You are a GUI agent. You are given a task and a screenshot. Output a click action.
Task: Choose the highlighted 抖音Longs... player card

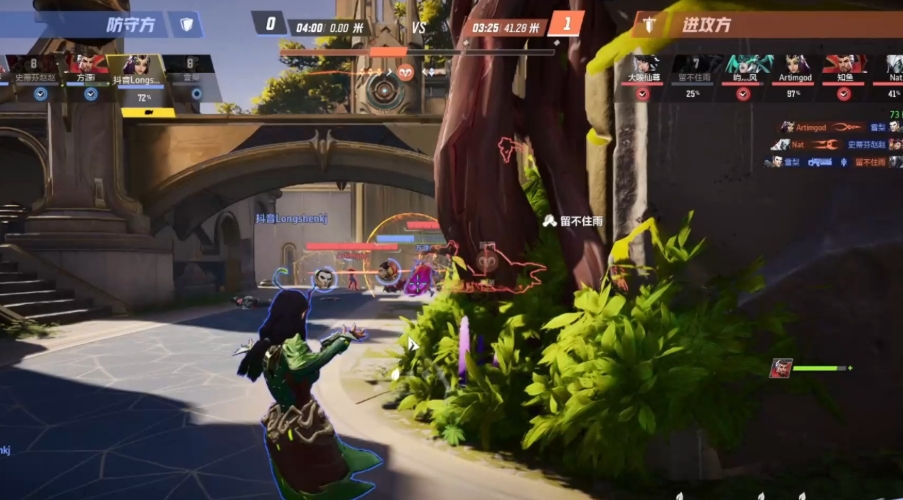coord(142,68)
